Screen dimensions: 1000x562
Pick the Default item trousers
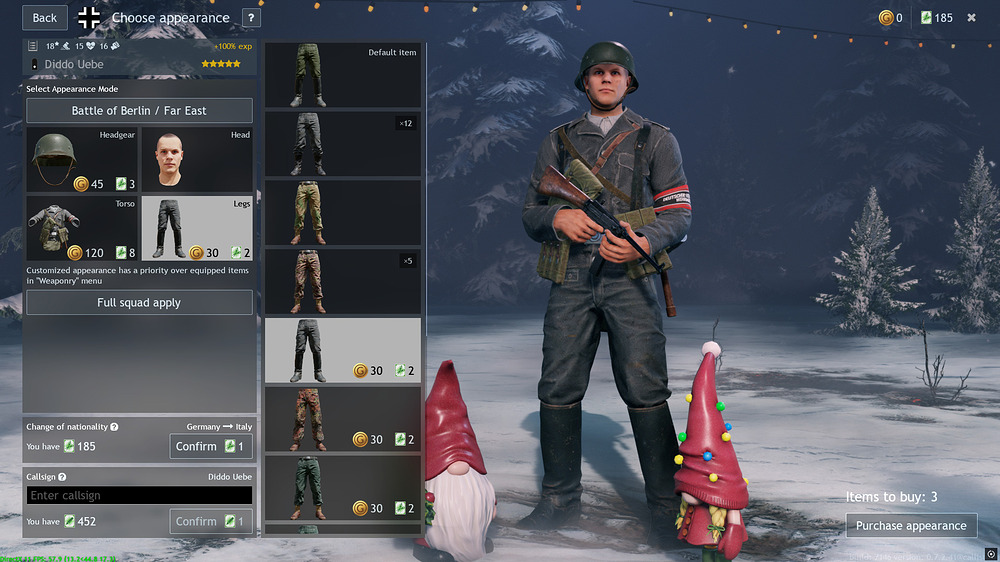click(x=343, y=75)
